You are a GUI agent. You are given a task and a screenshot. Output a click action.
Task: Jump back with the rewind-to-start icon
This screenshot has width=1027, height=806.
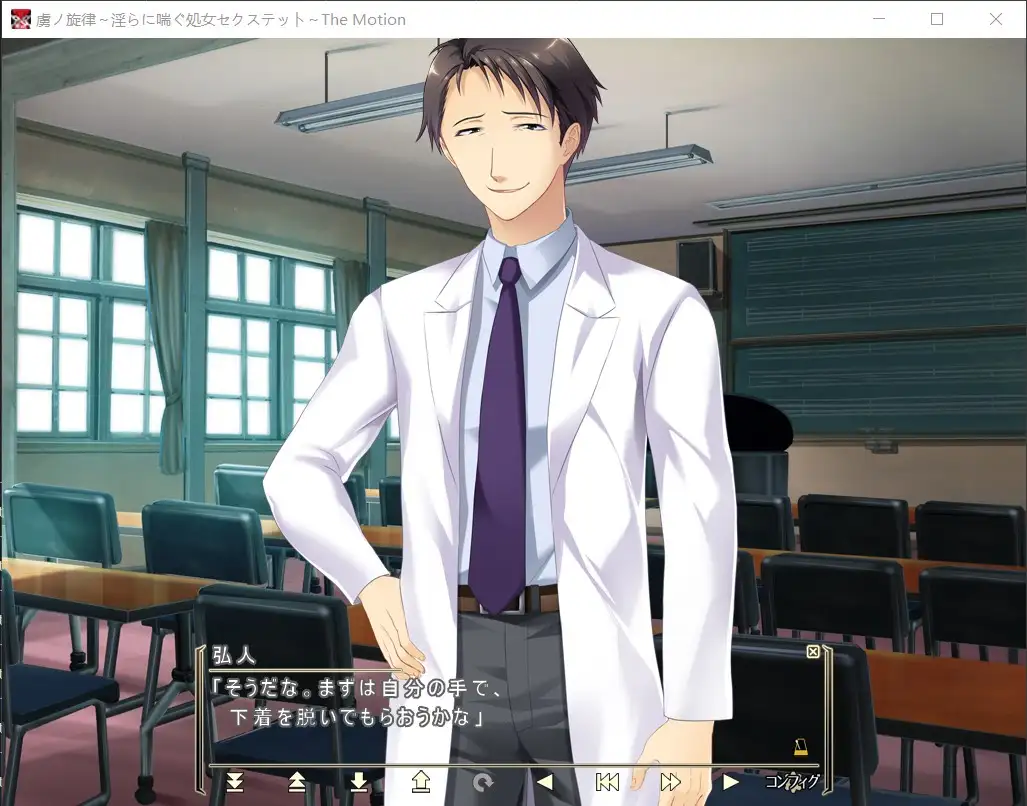pos(607,781)
